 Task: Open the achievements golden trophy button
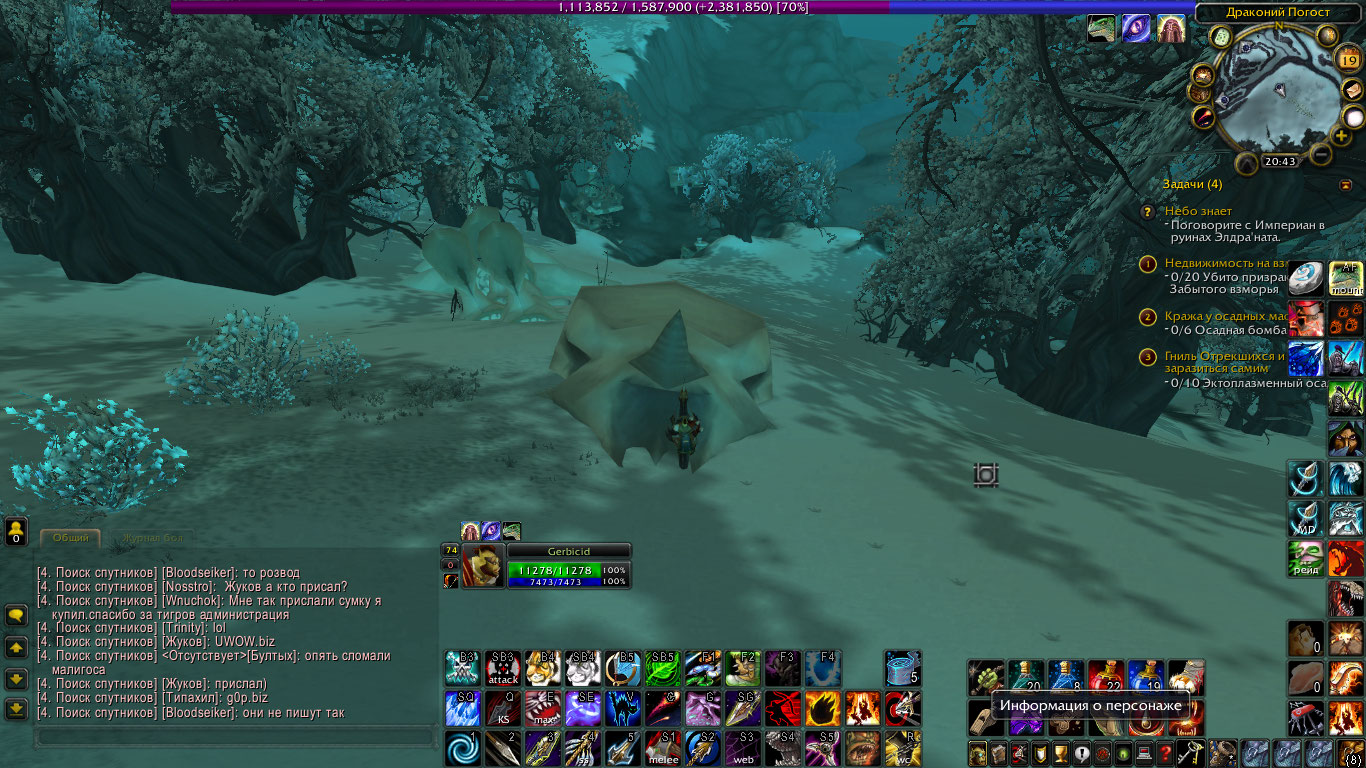click(x=1060, y=753)
